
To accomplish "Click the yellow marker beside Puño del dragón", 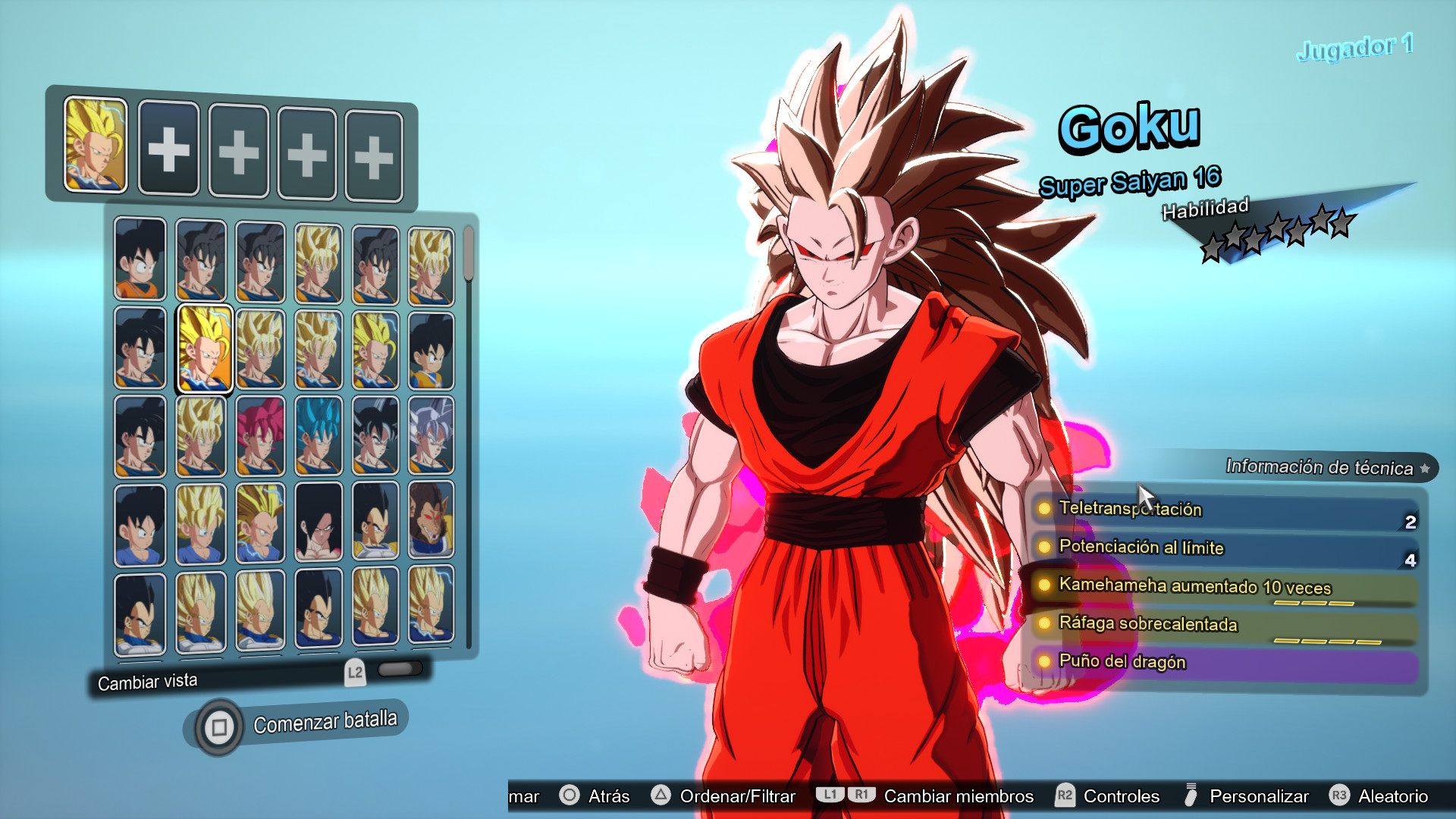I will (x=1044, y=662).
